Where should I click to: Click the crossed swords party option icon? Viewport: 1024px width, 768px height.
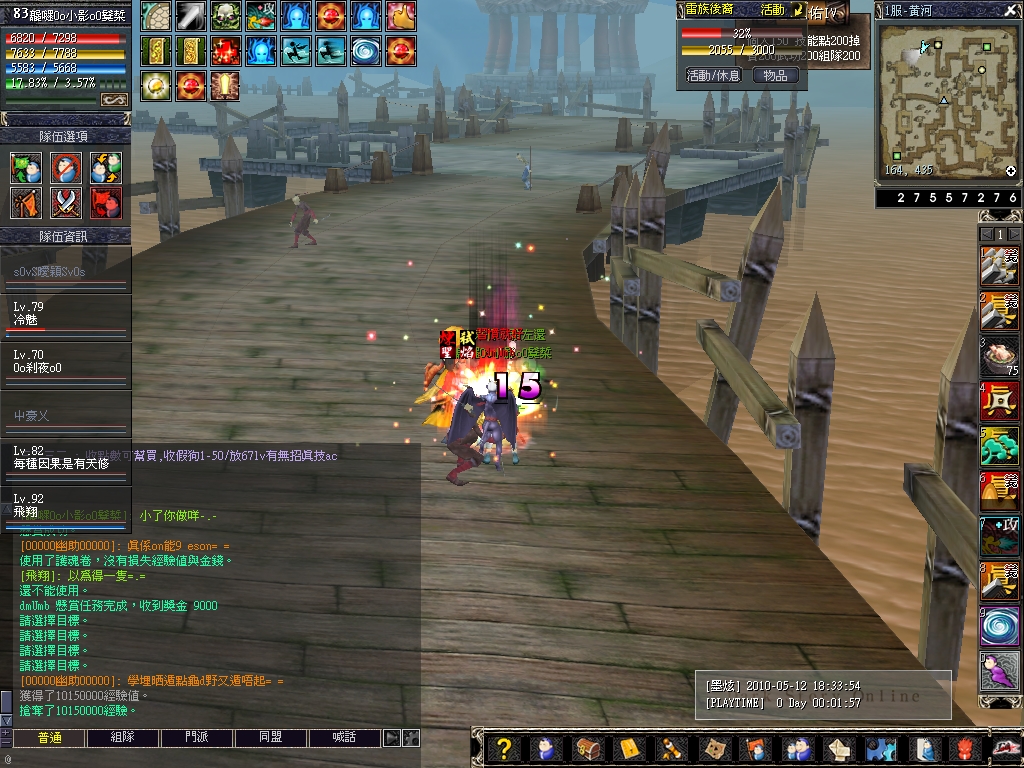(65, 203)
